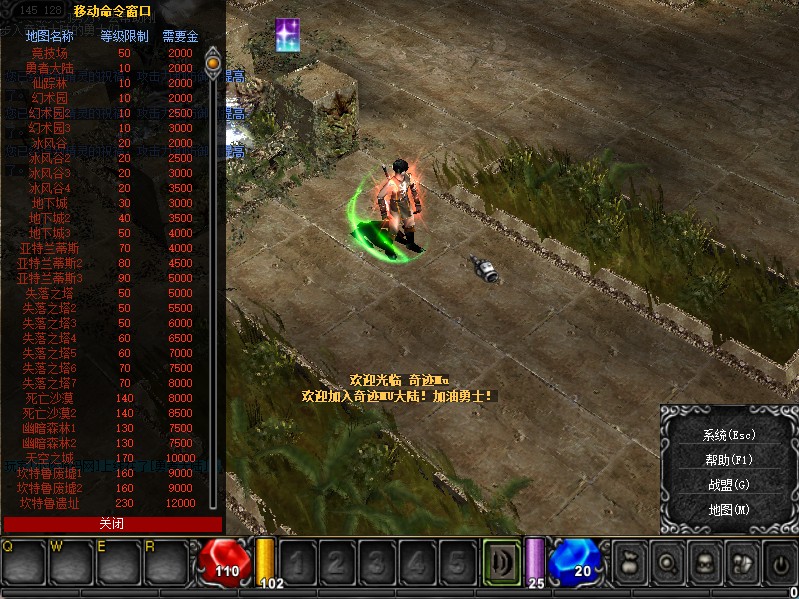This screenshot has height=599, width=799.
Task: Click the purple star buff icon
Action: point(290,36)
